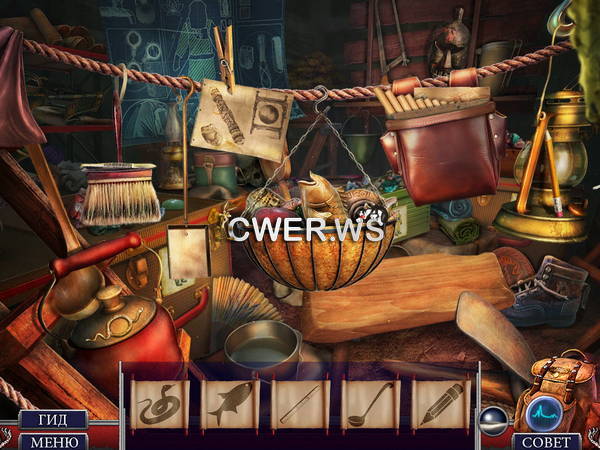Image resolution: width=600 pixels, height=450 pixels.
Task: Click the СОВЕТ hint button
Action: 546,441
